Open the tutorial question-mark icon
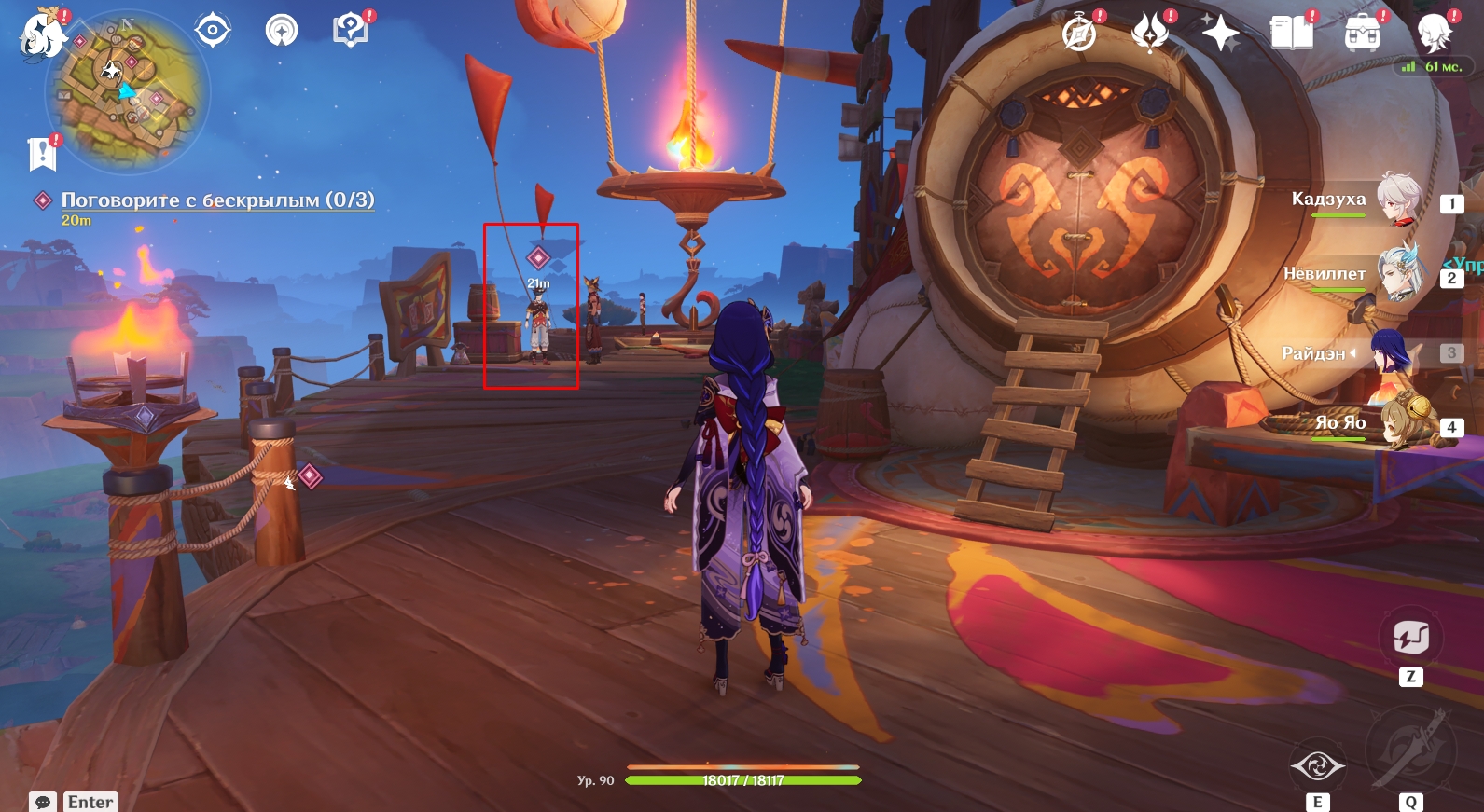Screen dimensions: 1484x812 click(x=350, y=30)
